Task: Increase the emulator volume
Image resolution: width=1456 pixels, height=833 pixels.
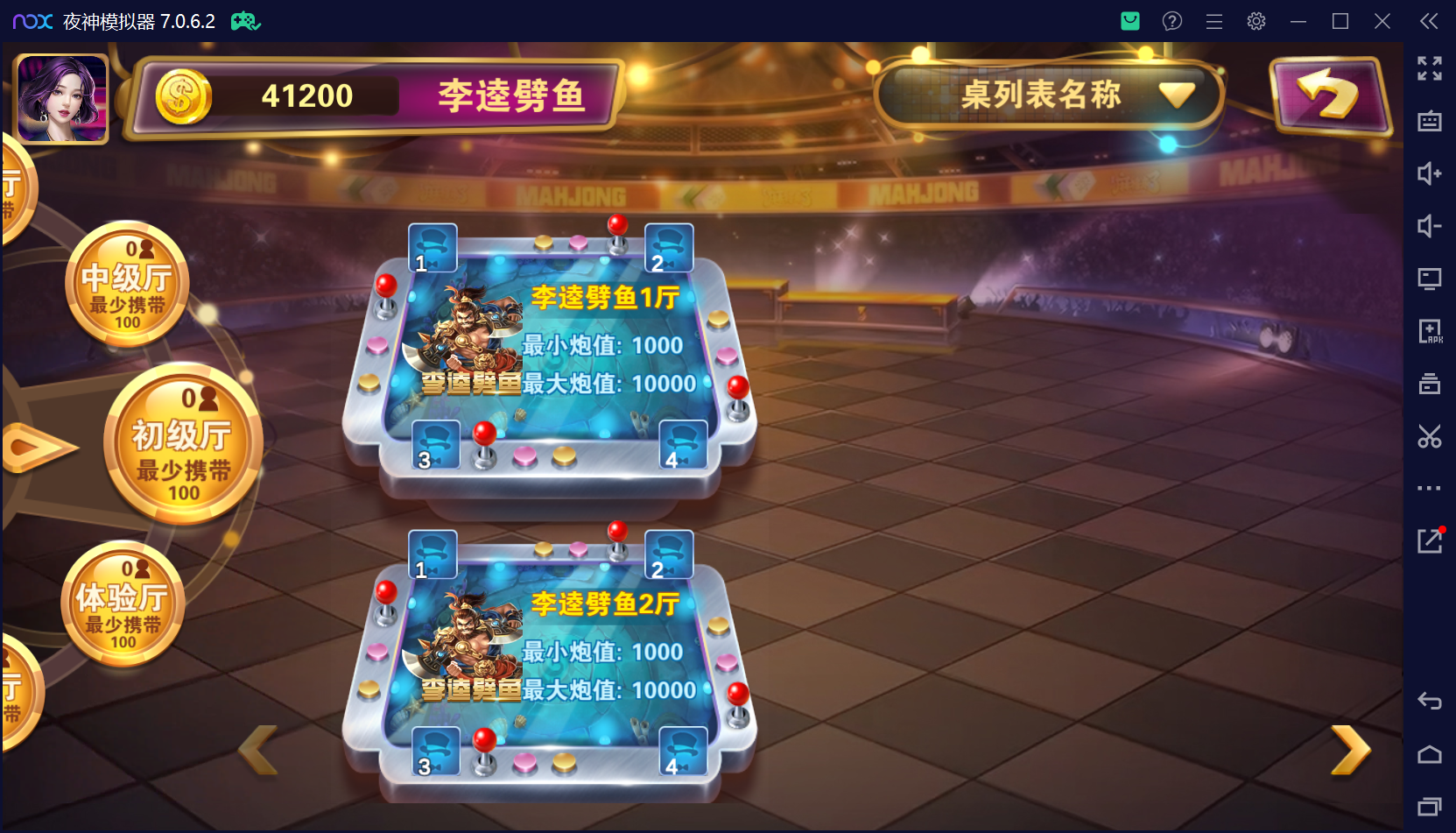Action: tap(1430, 174)
